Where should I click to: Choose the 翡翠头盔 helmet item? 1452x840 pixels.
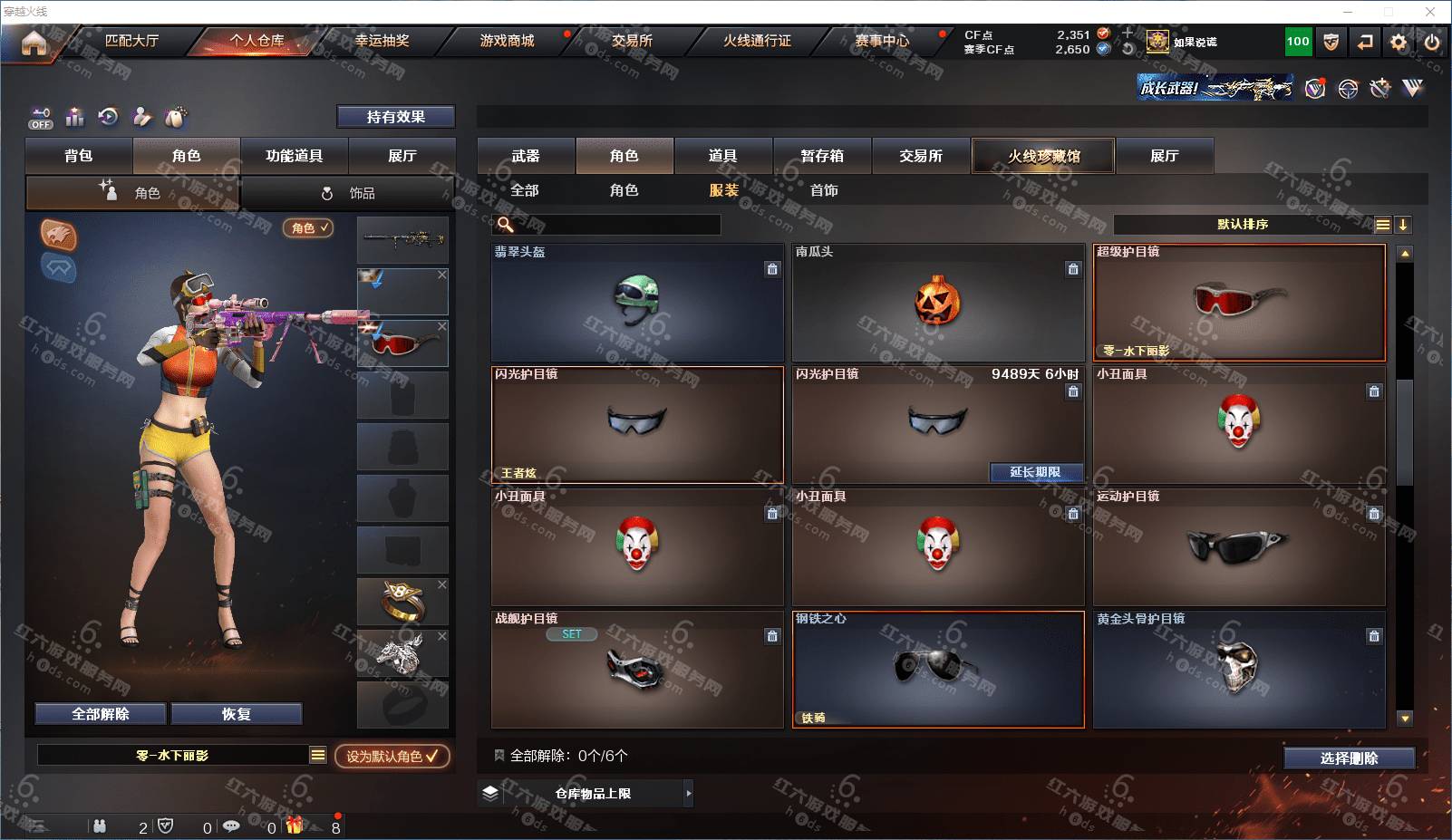[636, 304]
